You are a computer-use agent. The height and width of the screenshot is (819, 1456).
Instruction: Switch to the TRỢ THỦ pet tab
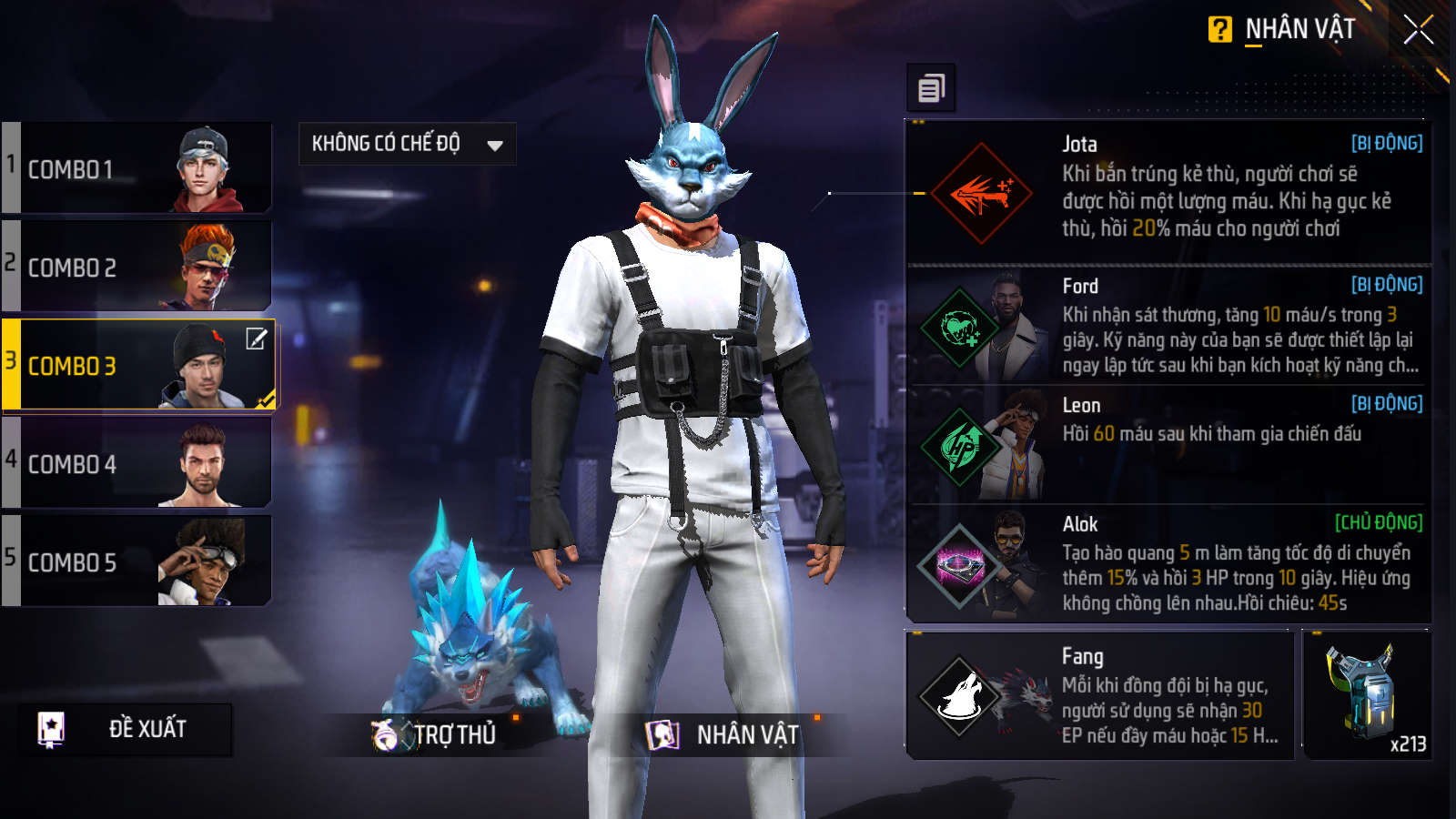click(437, 734)
